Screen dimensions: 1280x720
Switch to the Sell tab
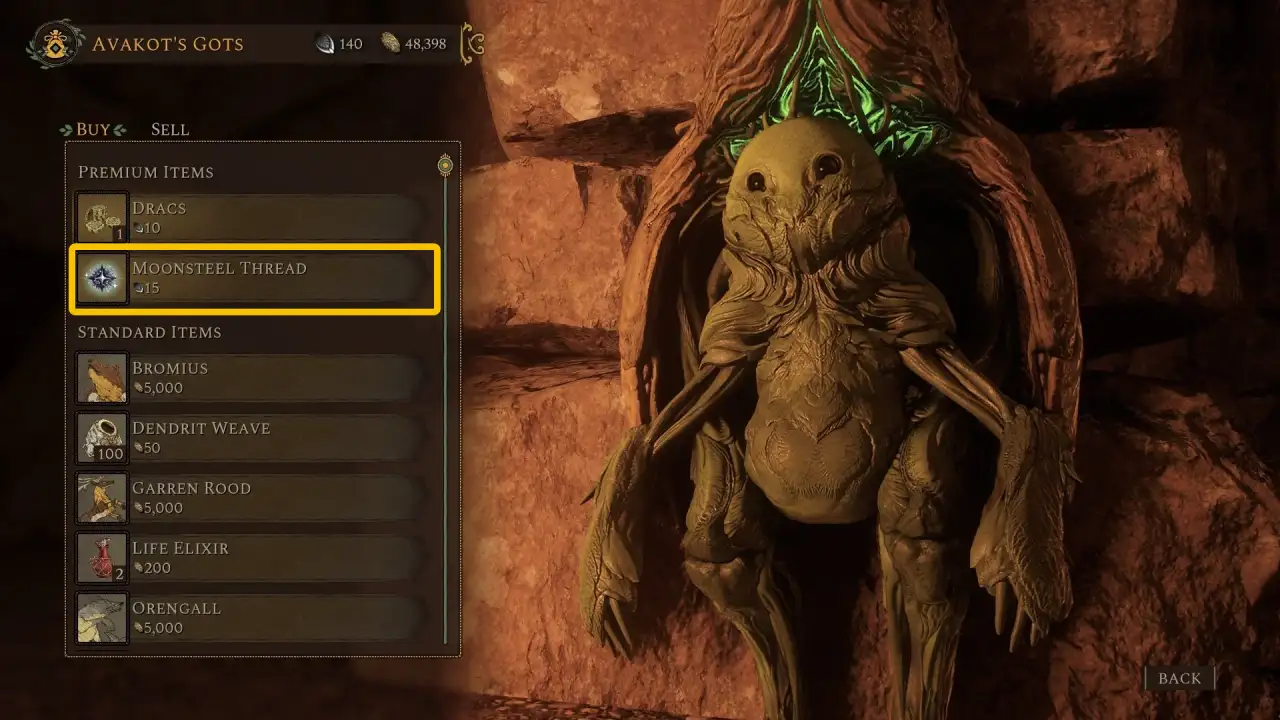[169, 129]
